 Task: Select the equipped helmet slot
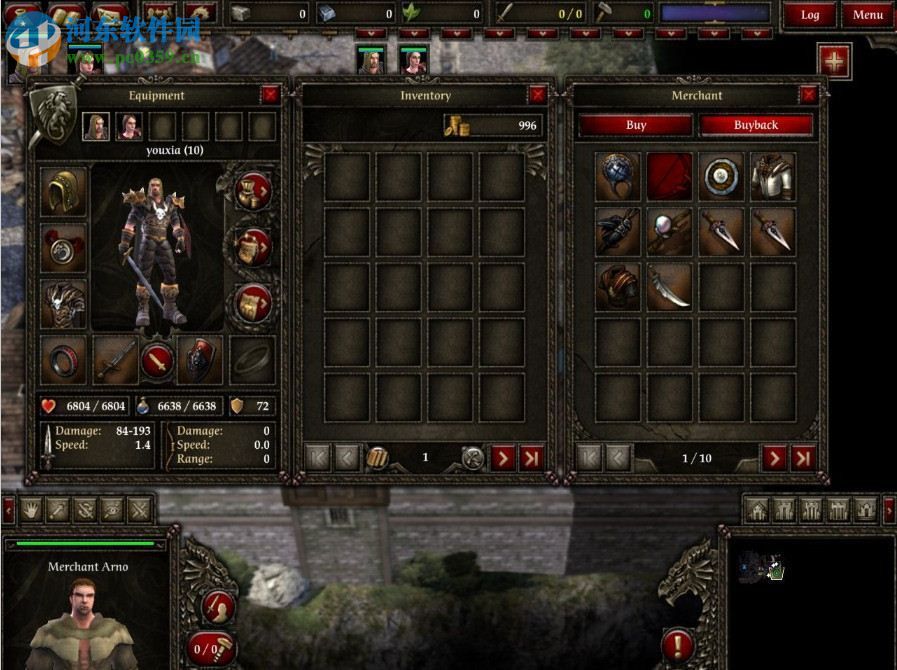[x=64, y=192]
